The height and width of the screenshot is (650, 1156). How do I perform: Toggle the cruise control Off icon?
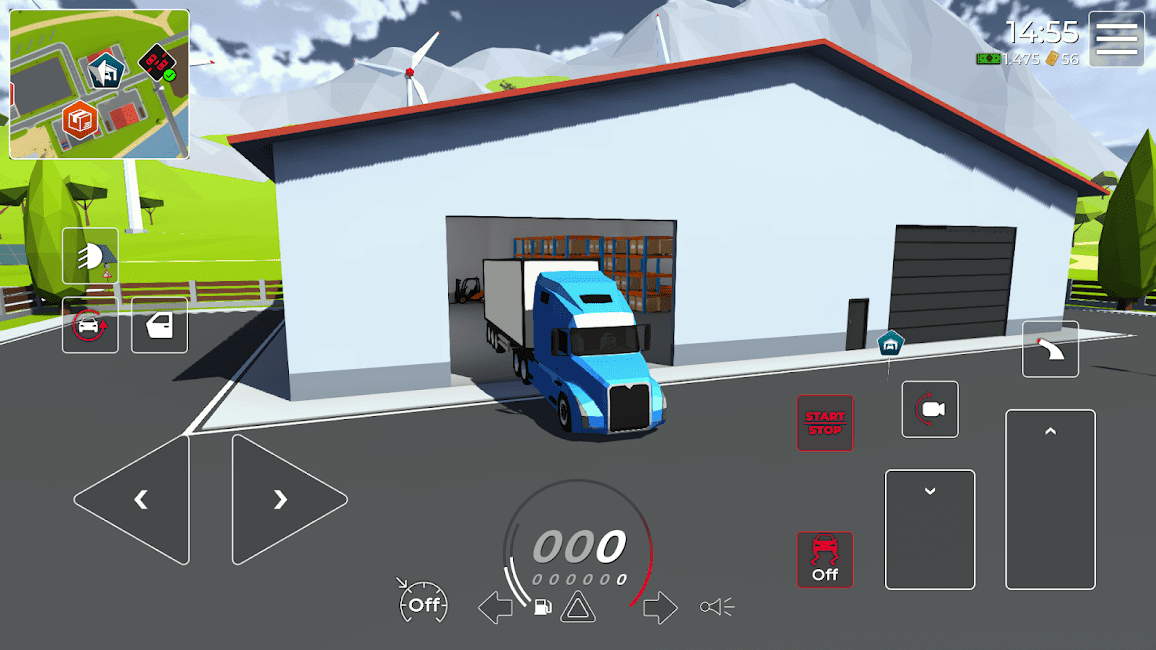pyautogui.click(x=423, y=604)
